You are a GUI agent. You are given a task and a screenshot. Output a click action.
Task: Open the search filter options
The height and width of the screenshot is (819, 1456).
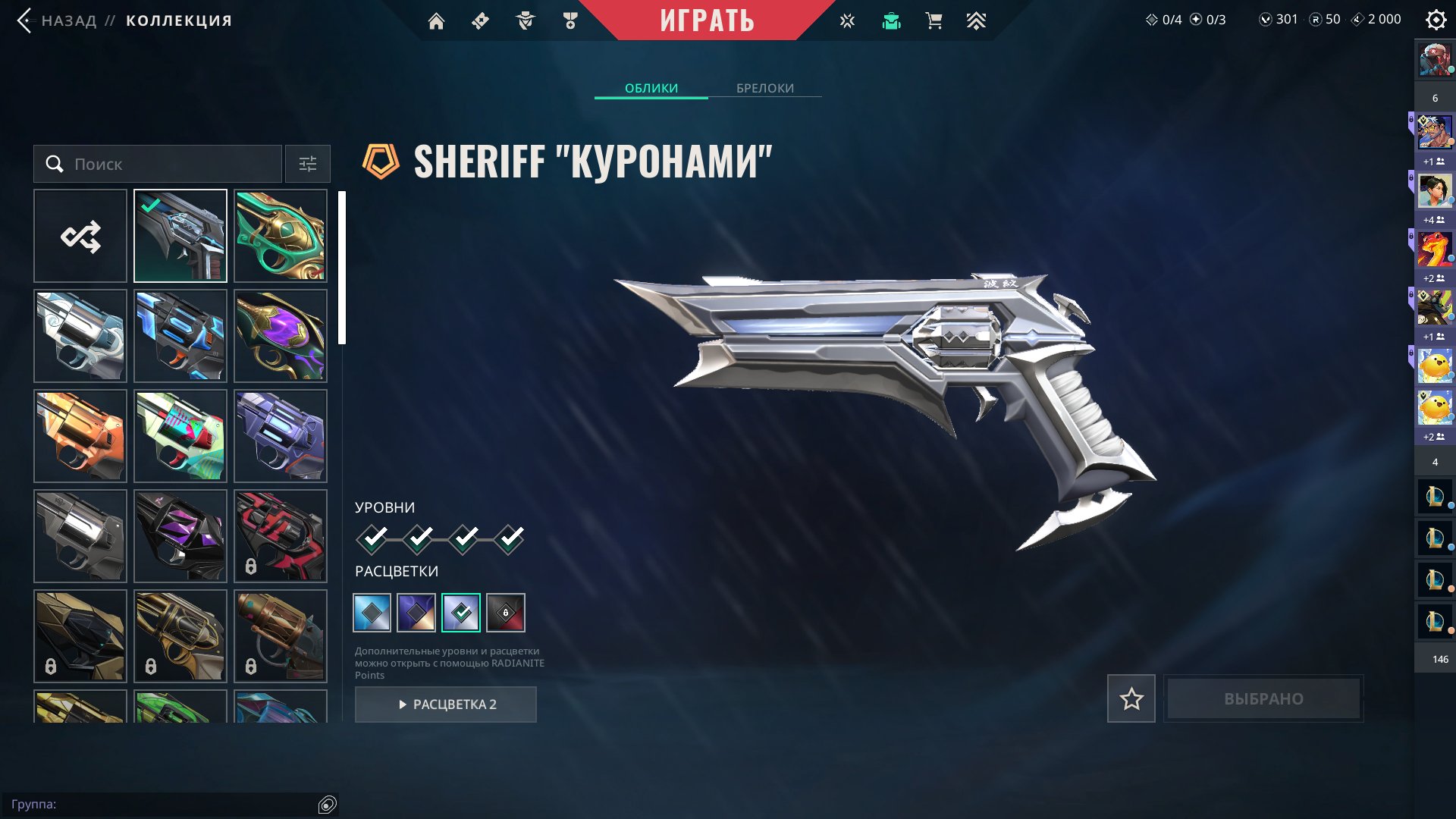(x=307, y=164)
